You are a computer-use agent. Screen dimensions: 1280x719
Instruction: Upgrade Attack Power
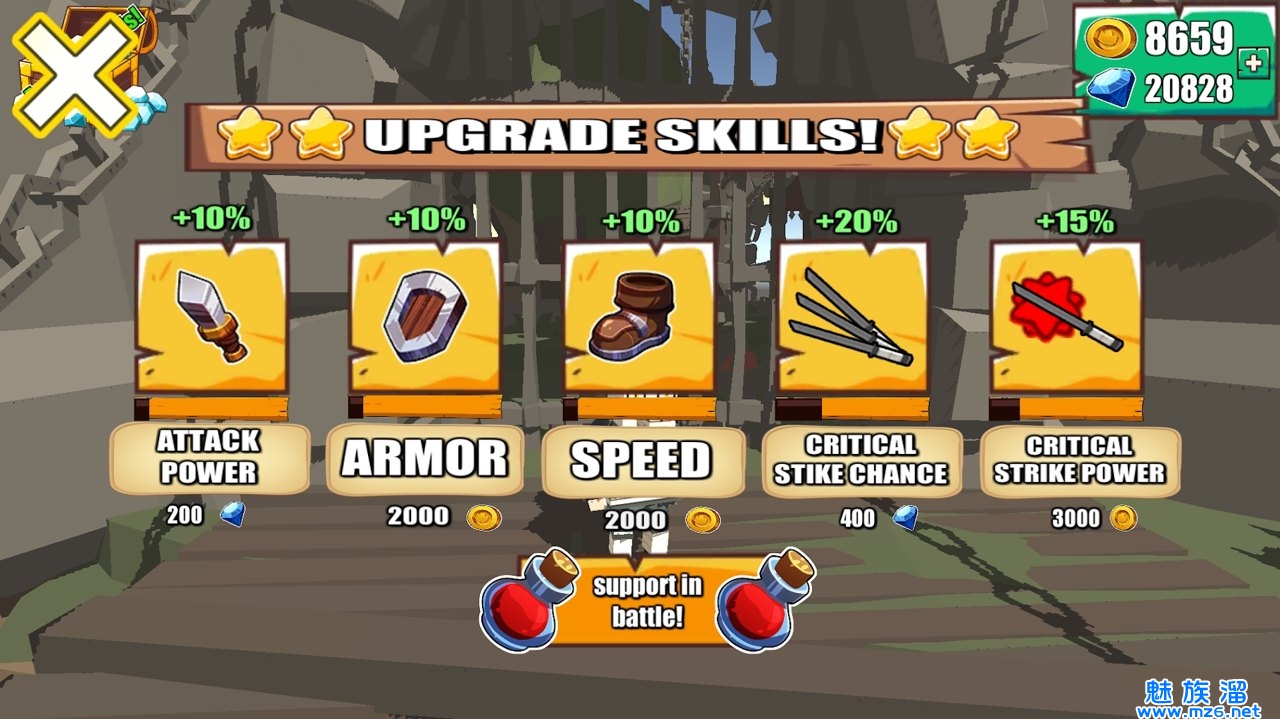click(x=209, y=457)
